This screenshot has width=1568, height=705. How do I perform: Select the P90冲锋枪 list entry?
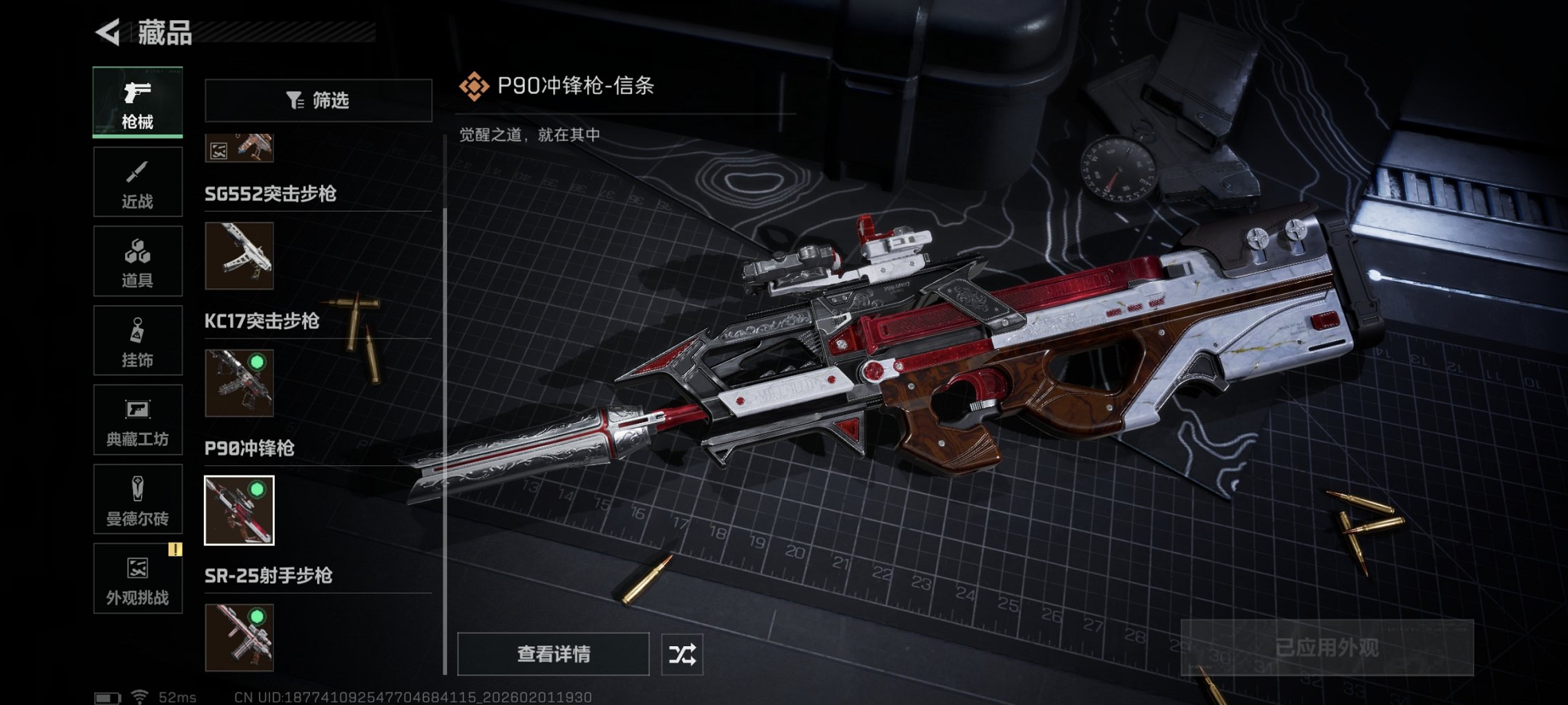click(249, 449)
